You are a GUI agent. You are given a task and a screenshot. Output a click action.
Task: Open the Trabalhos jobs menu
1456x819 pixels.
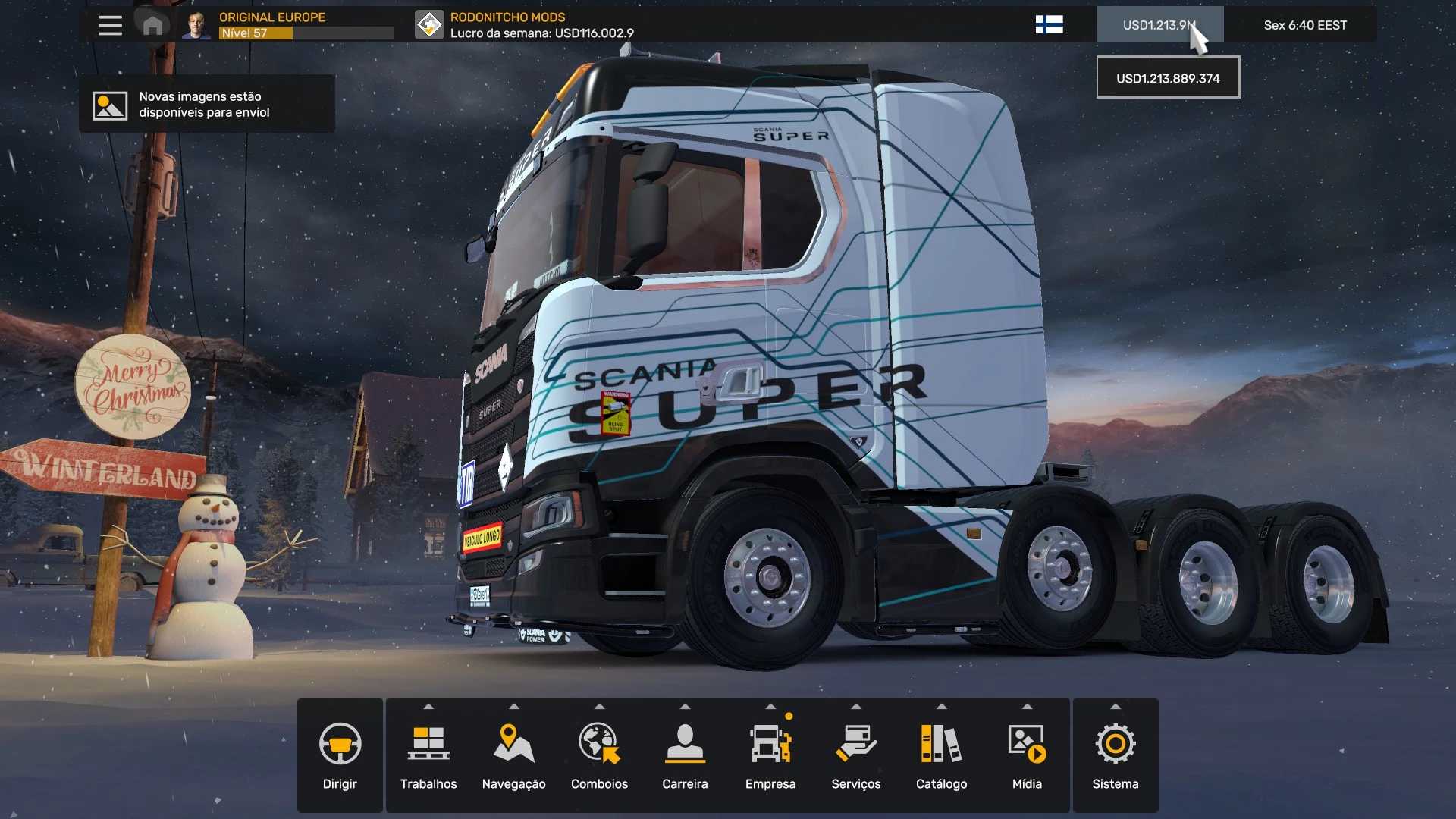click(428, 755)
